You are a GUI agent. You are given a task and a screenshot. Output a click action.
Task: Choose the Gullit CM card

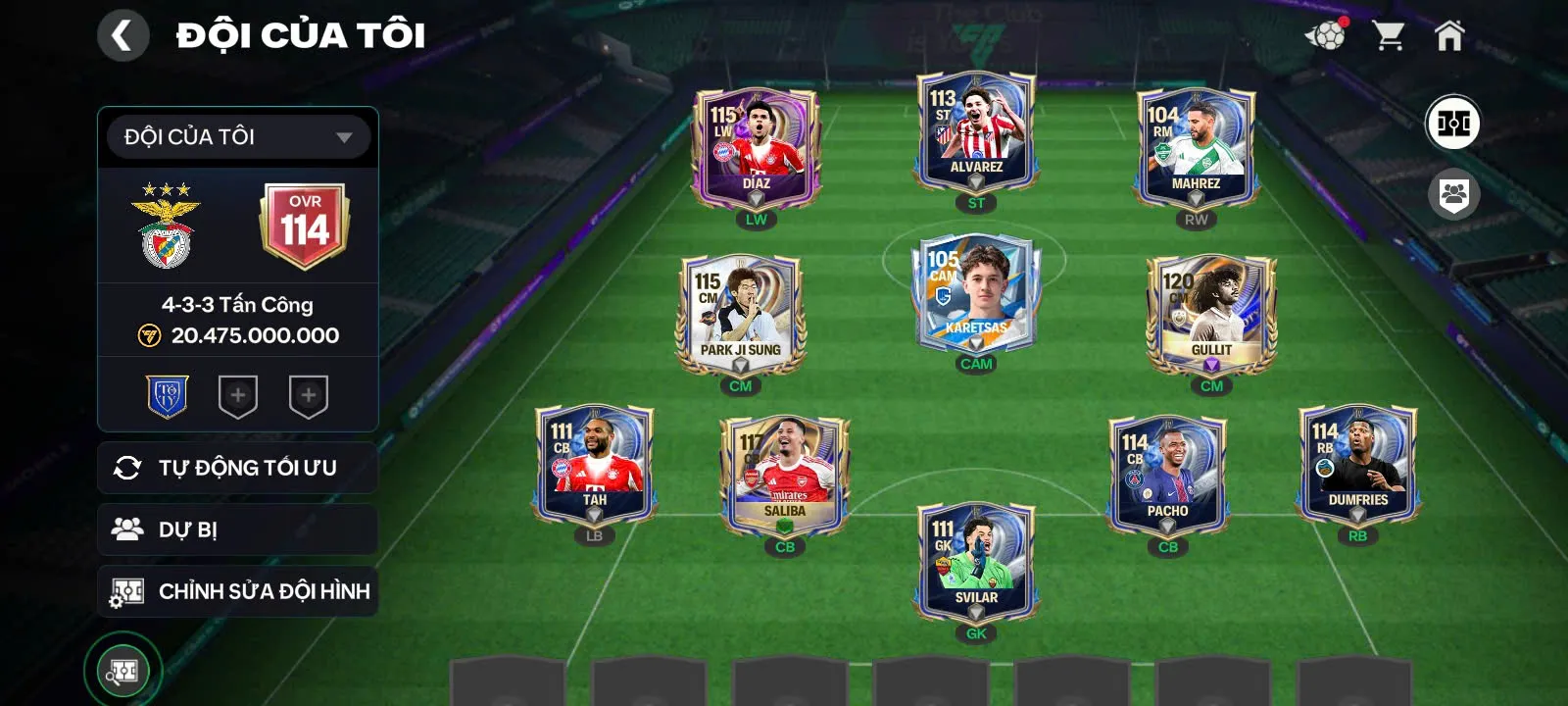coord(1211,314)
